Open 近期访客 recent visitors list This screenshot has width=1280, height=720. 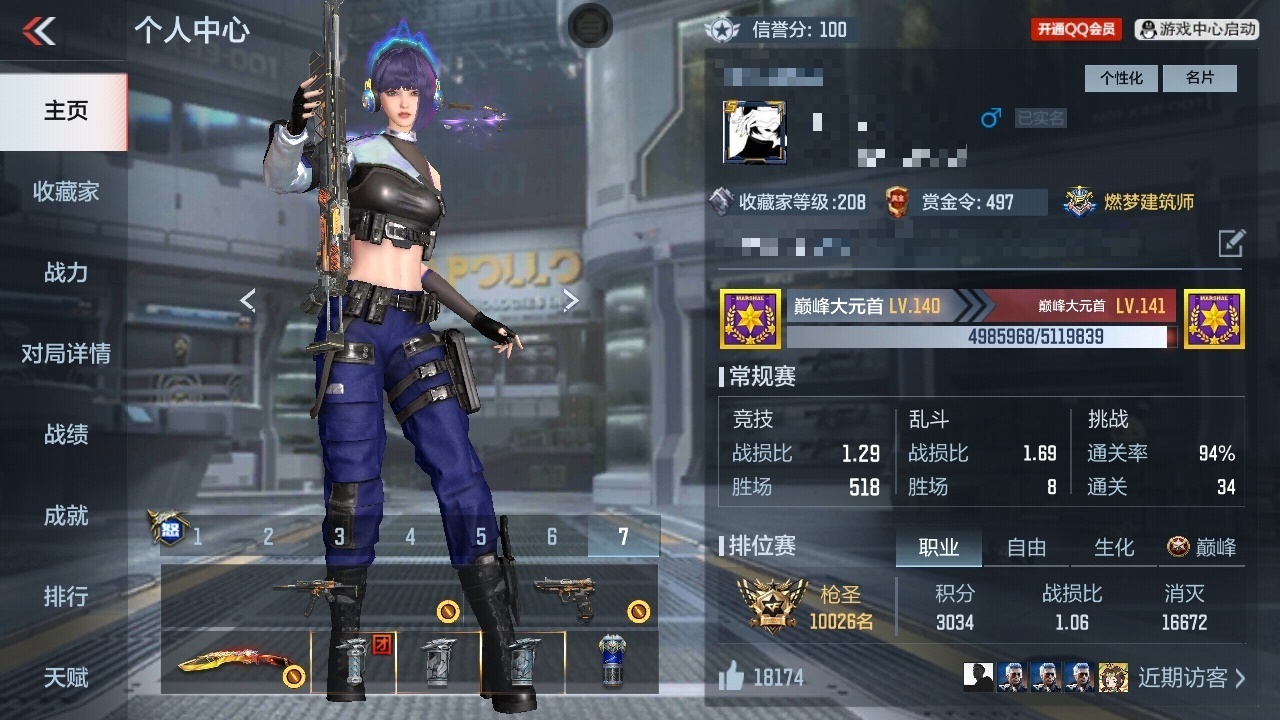tap(1191, 678)
